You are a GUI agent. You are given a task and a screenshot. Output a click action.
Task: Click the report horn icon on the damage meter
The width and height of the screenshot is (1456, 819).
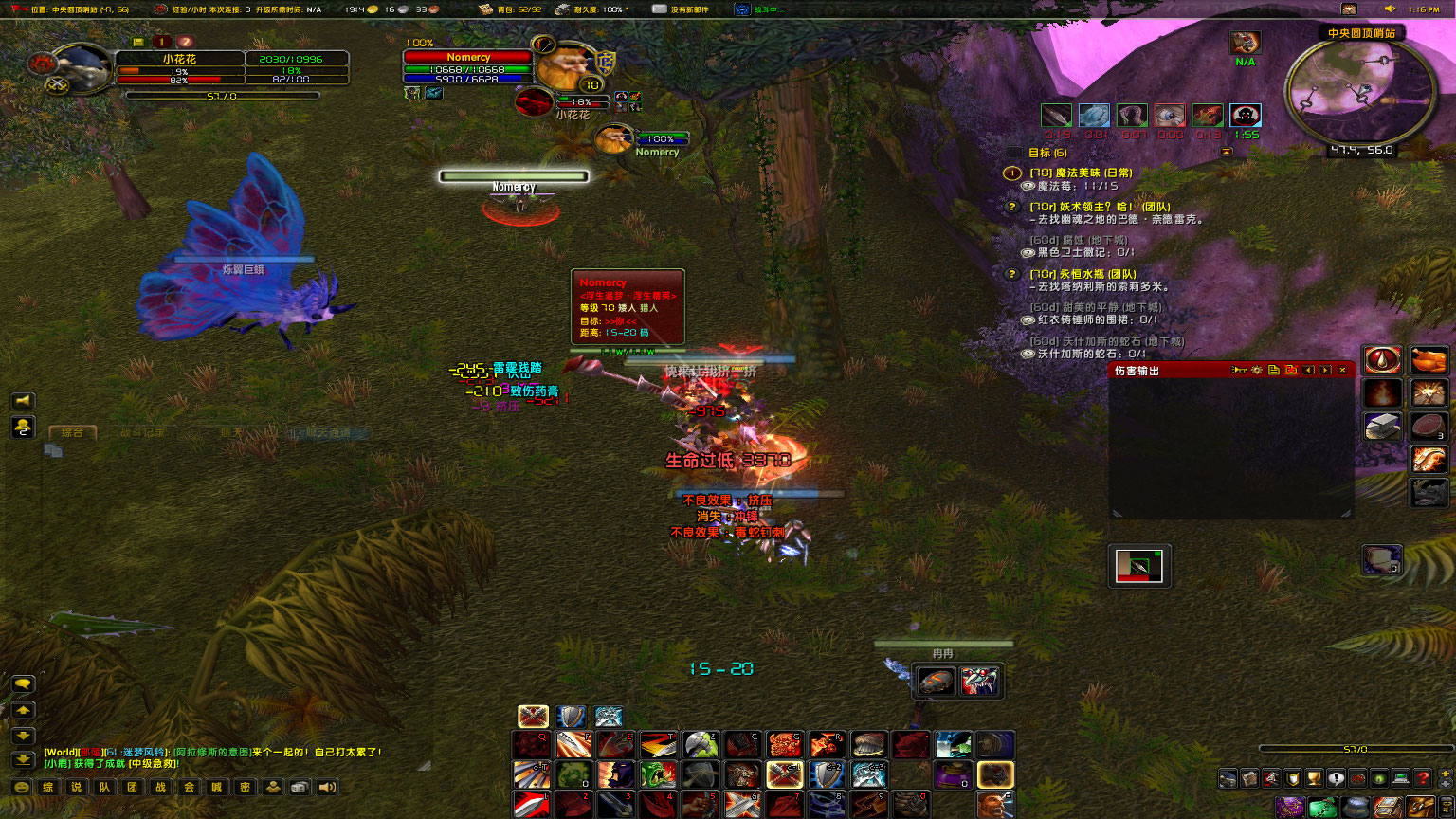1239,370
